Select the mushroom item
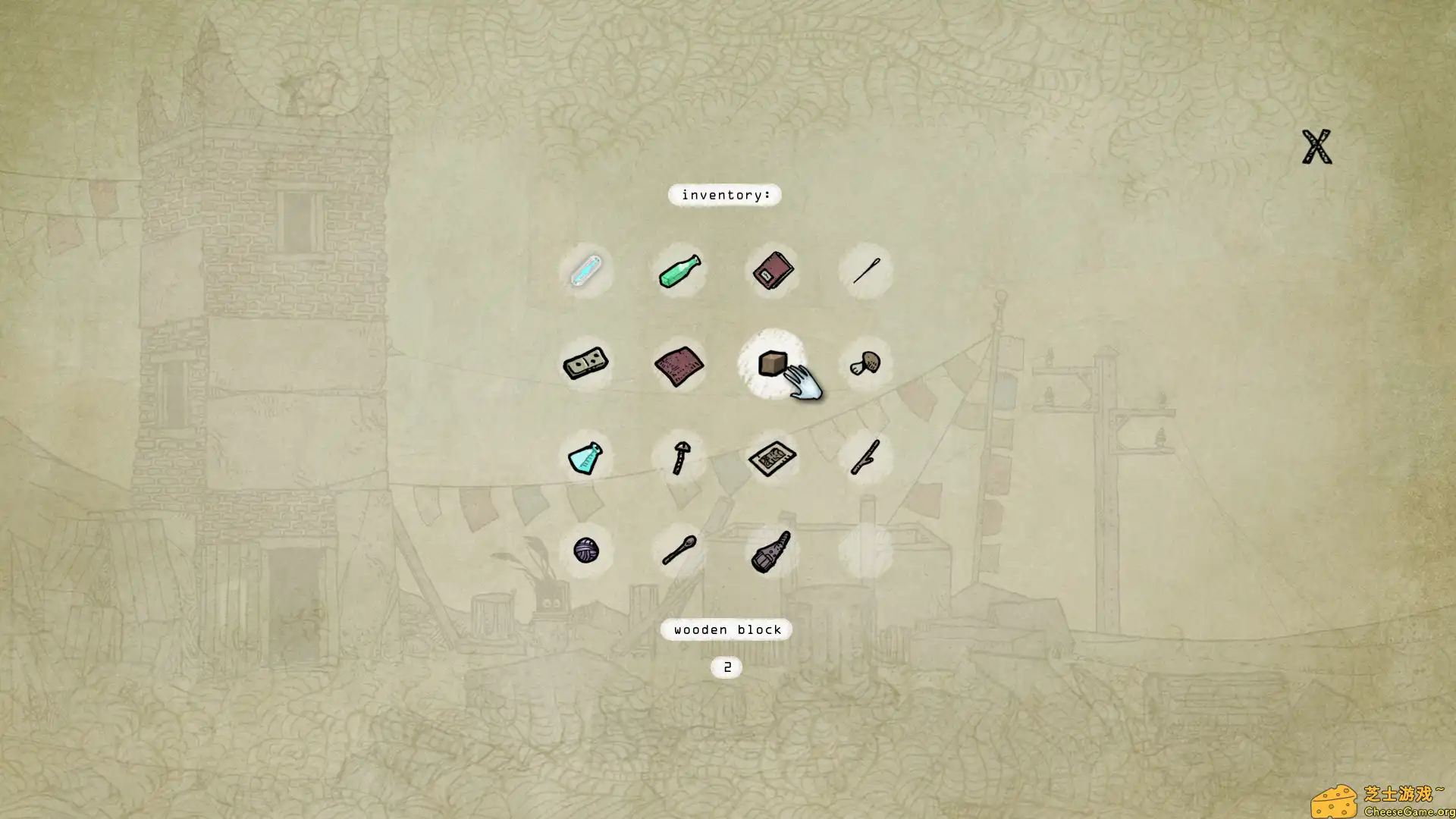The image size is (1456, 819). coord(864,364)
